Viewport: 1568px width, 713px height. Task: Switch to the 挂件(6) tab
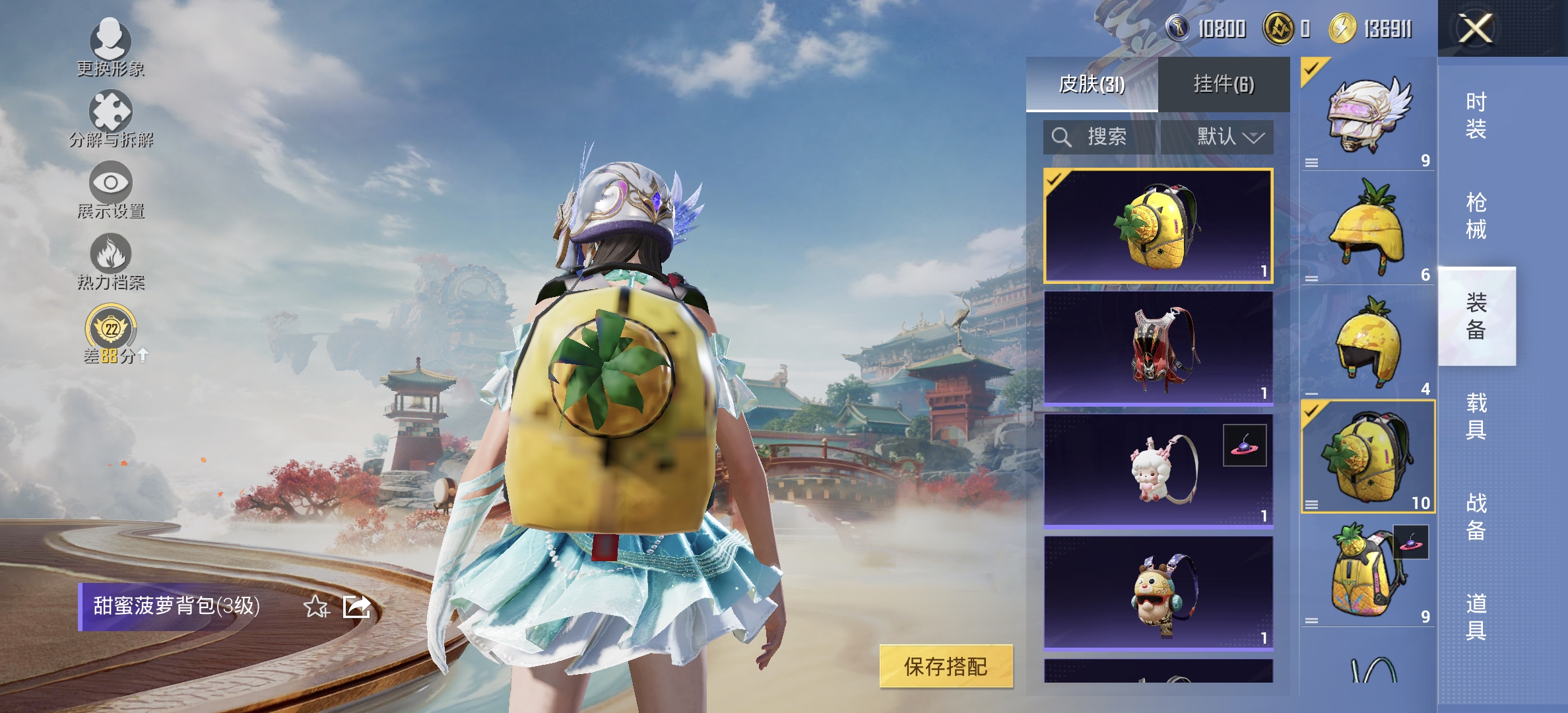1223,85
